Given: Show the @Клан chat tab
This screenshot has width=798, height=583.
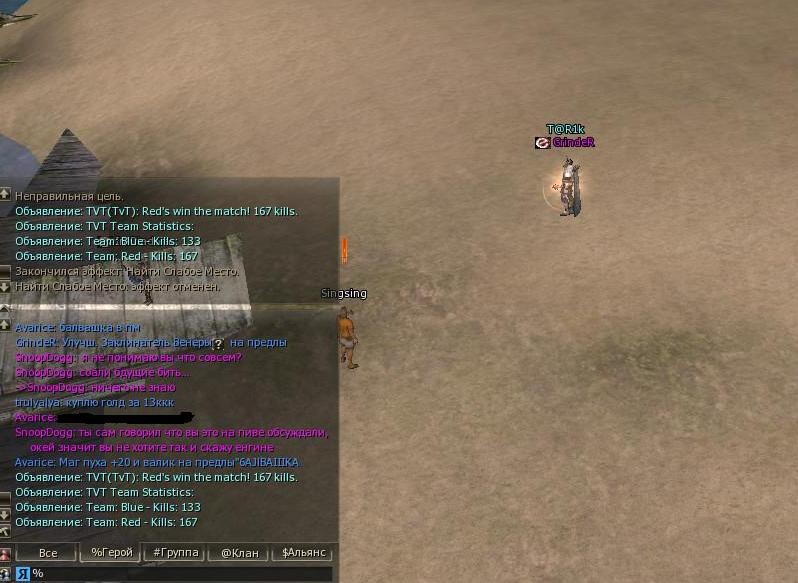Looking at the screenshot, I should point(238,553).
